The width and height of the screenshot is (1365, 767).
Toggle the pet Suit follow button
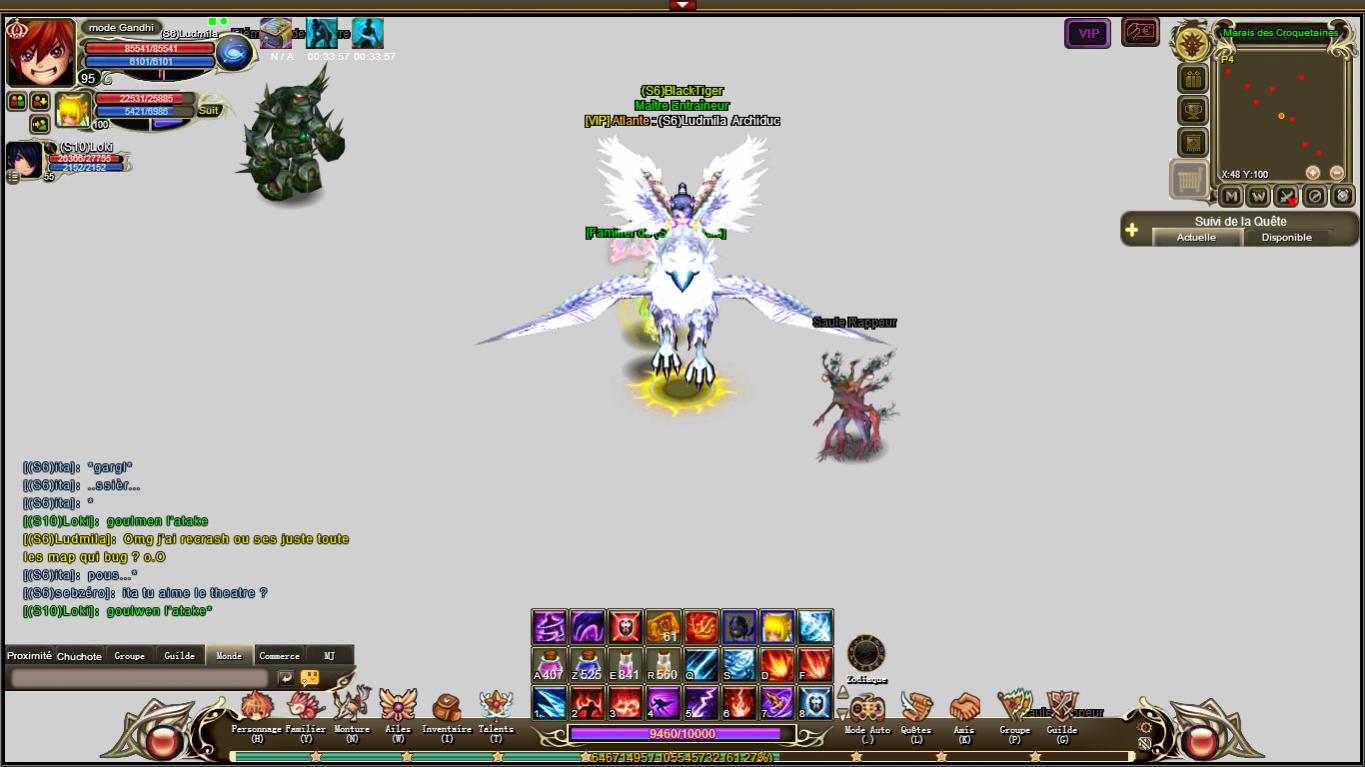click(208, 111)
